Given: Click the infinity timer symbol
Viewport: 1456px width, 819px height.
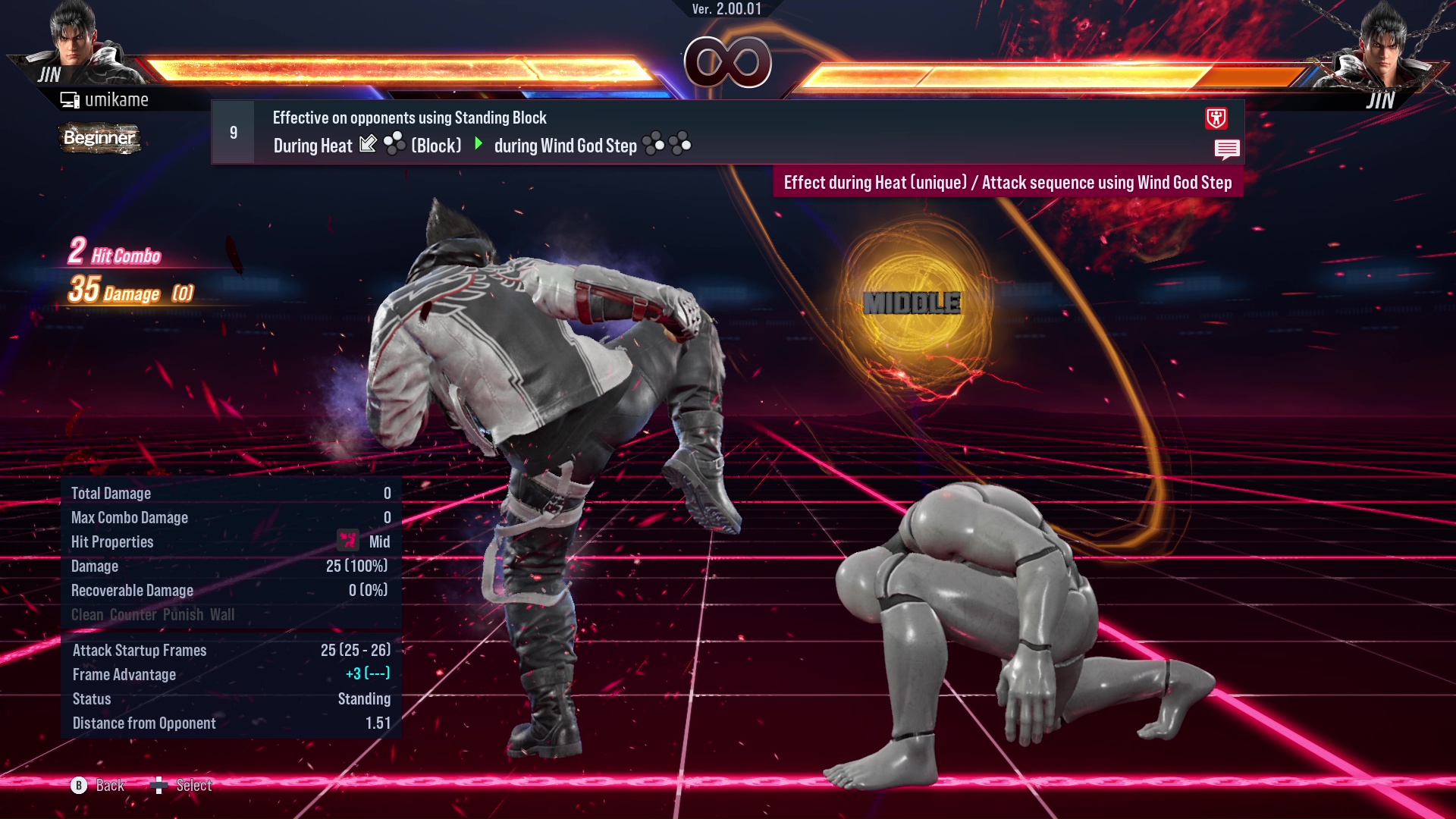Looking at the screenshot, I should click(728, 62).
